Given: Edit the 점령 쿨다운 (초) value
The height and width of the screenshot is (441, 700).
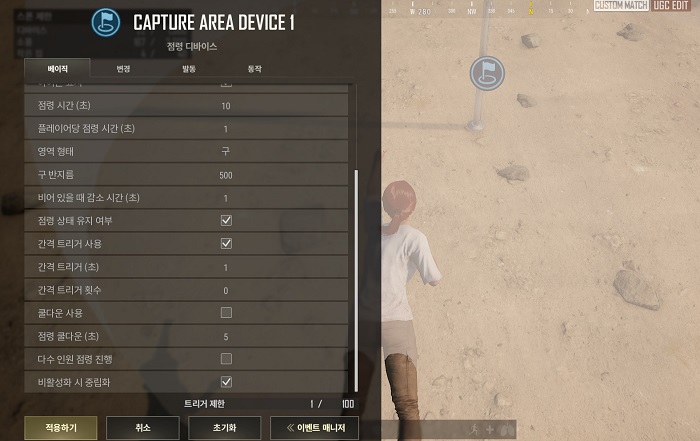Looking at the screenshot, I should pyautogui.click(x=226, y=336).
